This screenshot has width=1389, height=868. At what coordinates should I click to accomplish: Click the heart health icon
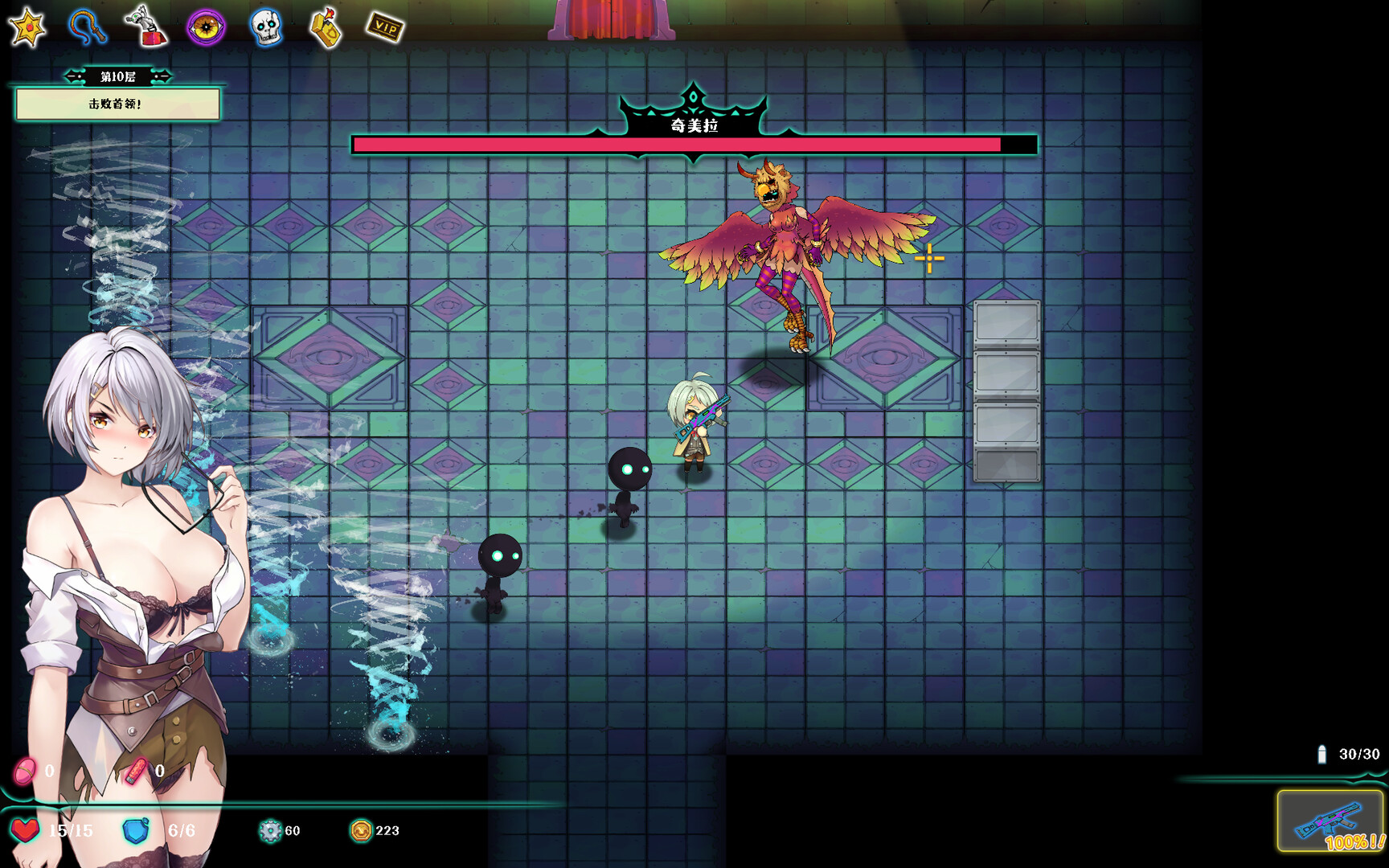[25, 831]
